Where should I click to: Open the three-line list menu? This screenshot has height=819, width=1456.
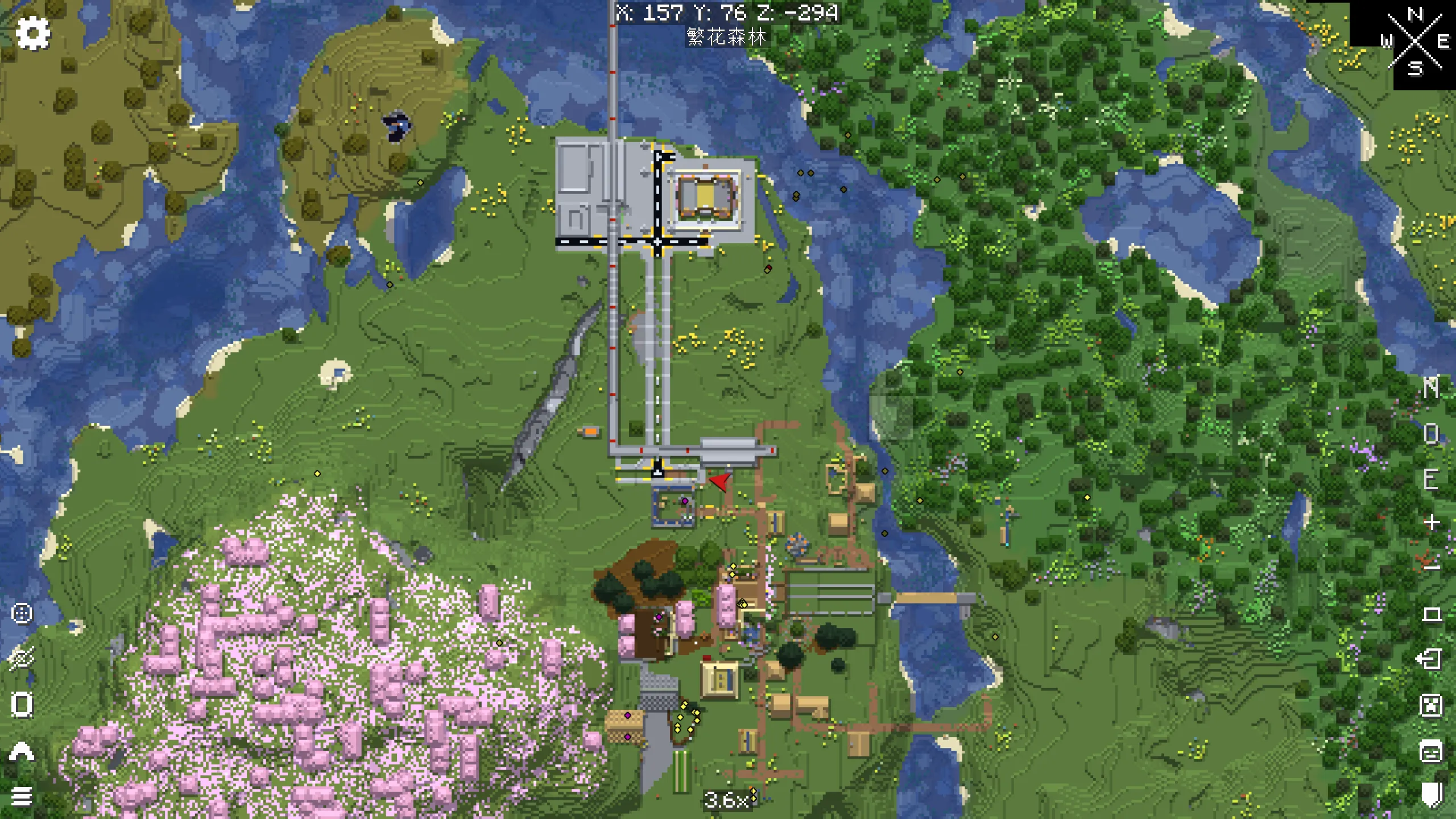coord(22,796)
